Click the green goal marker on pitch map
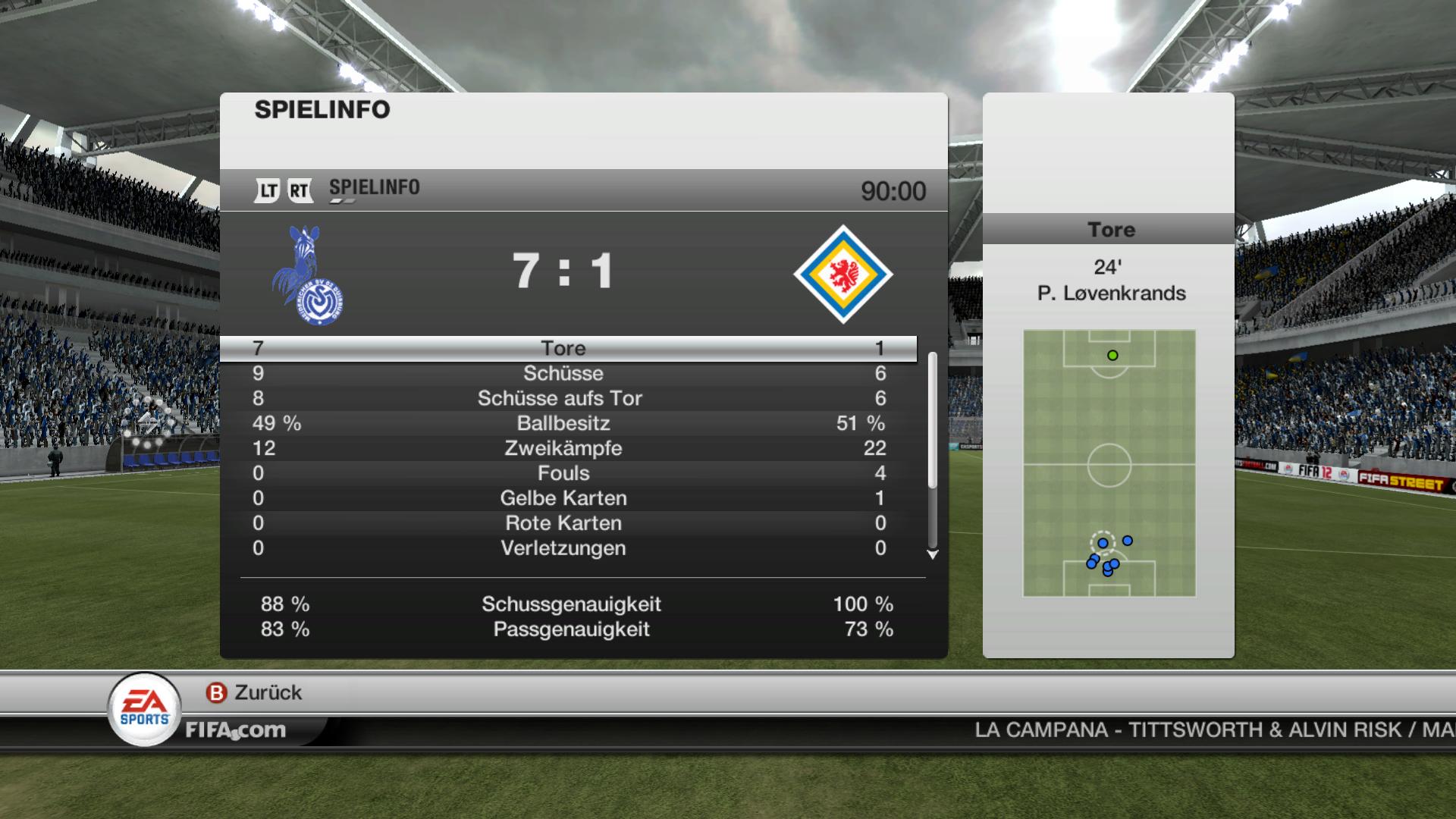1456x819 pixels. click(x=1112, y=355)
